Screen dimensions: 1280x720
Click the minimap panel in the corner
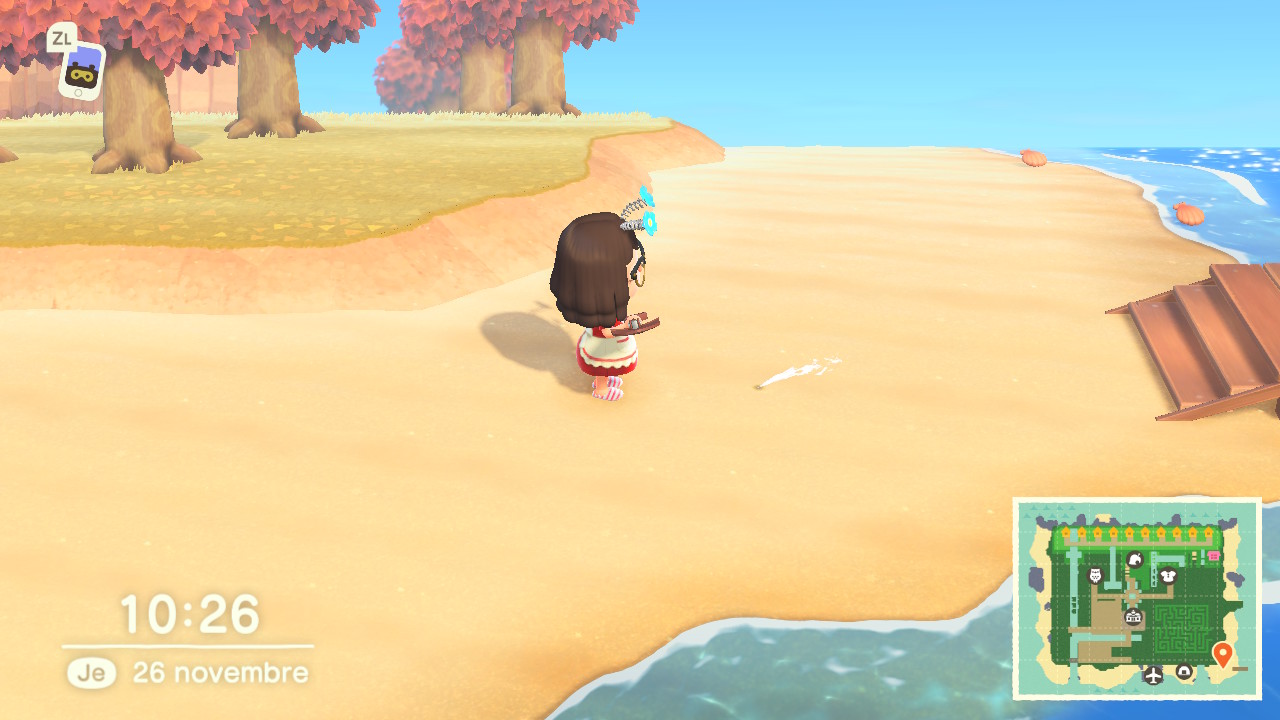[1140, 600]
